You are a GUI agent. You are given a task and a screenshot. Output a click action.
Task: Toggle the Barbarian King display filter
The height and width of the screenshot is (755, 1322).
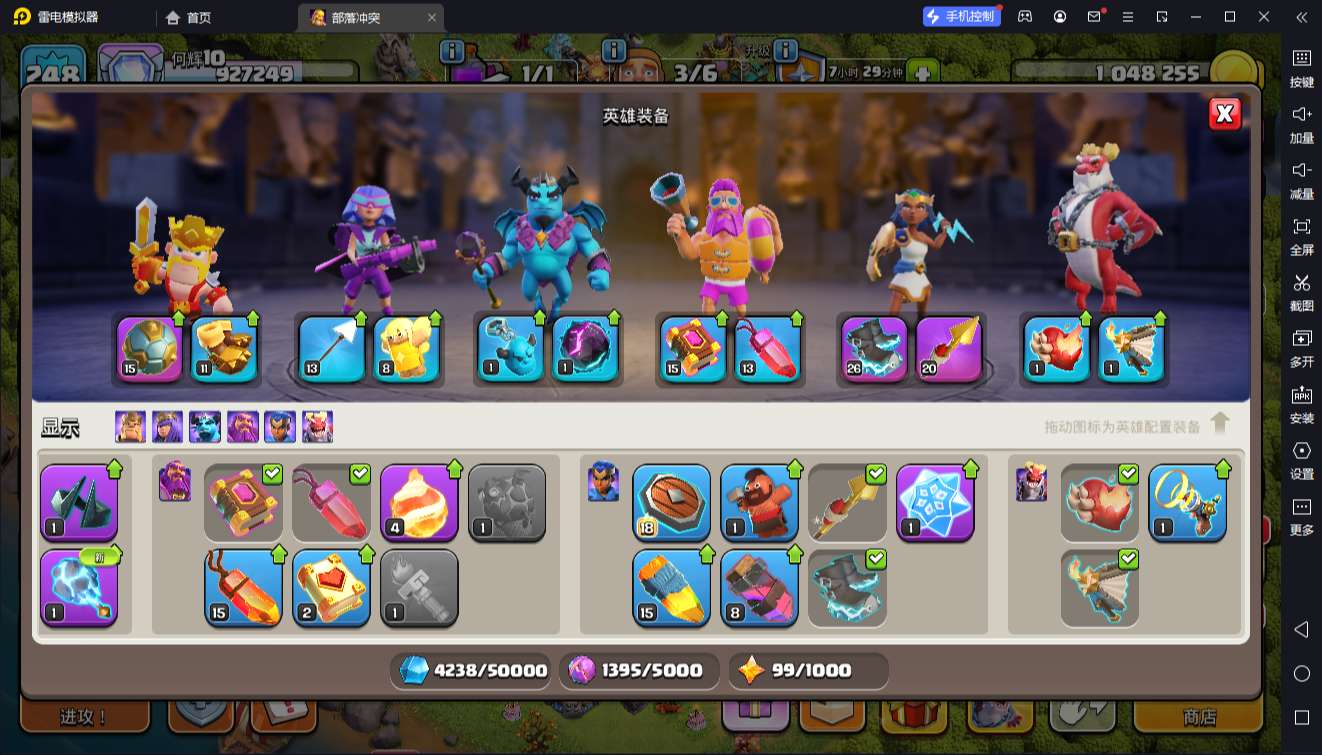pos(130,427)
